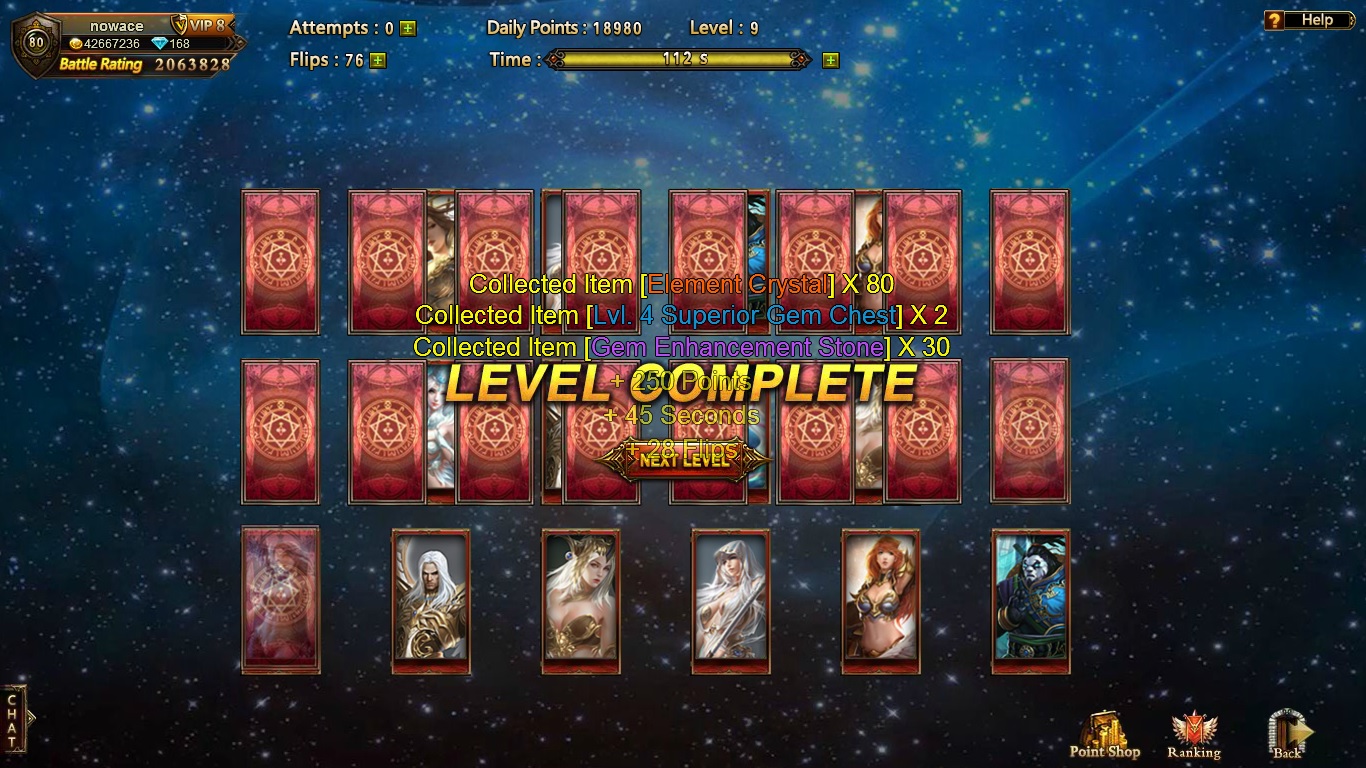Select the blue panda warrior card
Viewport: 1366px width, 768px height.
[1031, 601]
